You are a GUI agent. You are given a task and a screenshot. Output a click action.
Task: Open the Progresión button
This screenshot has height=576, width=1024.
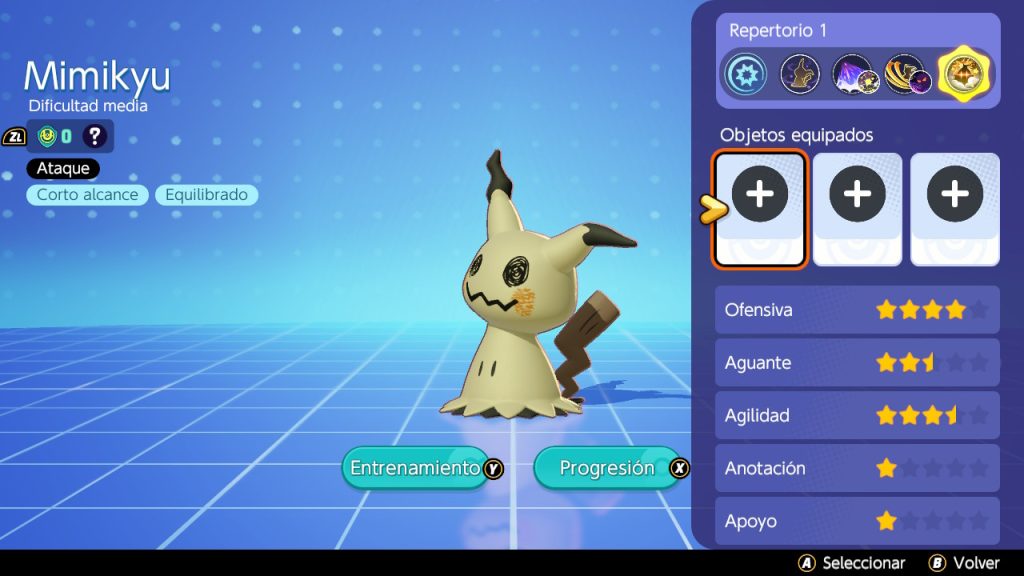(x=607, y=468)
